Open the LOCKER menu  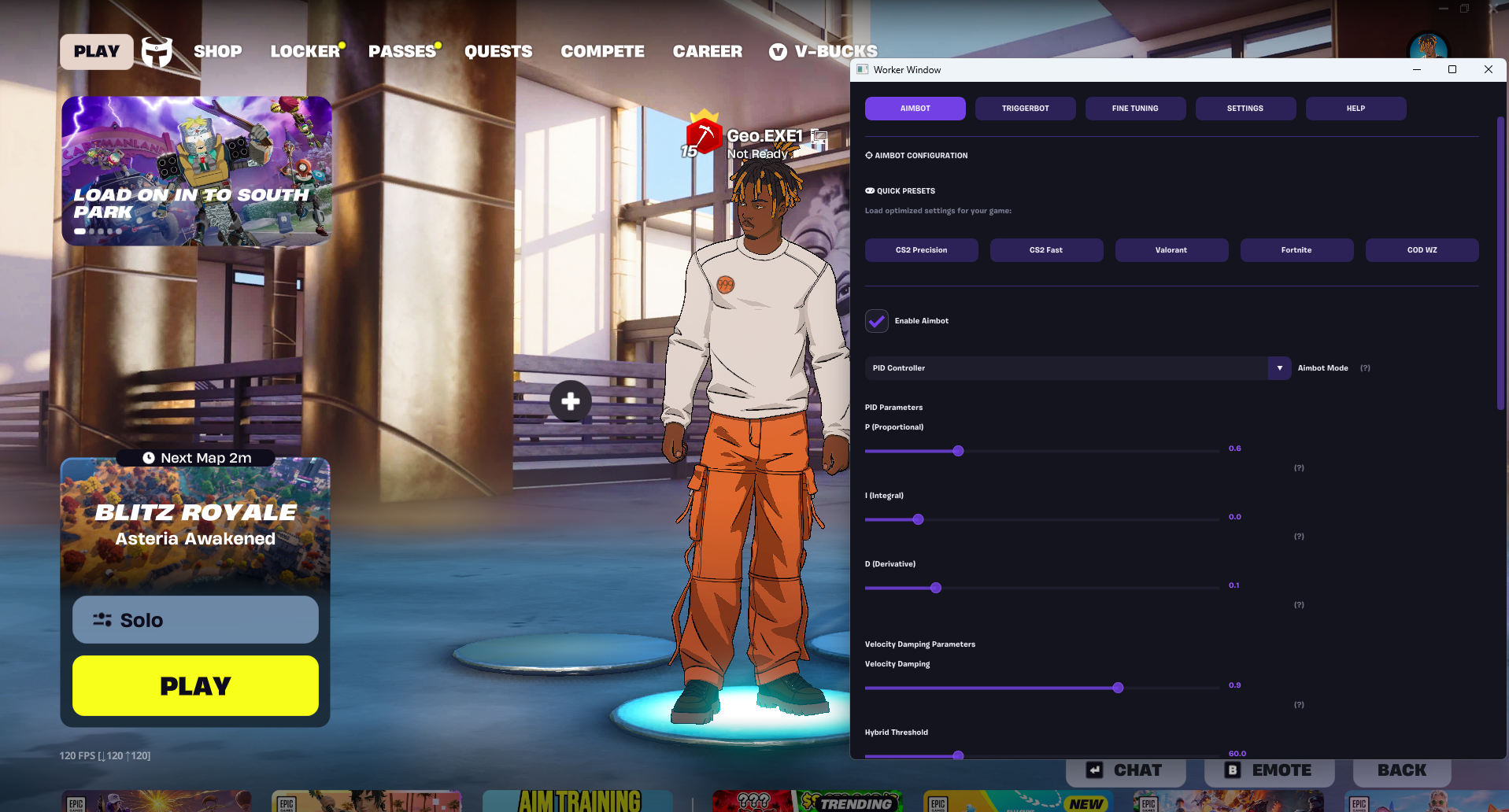pyautogui.click(x=304, y=51)
